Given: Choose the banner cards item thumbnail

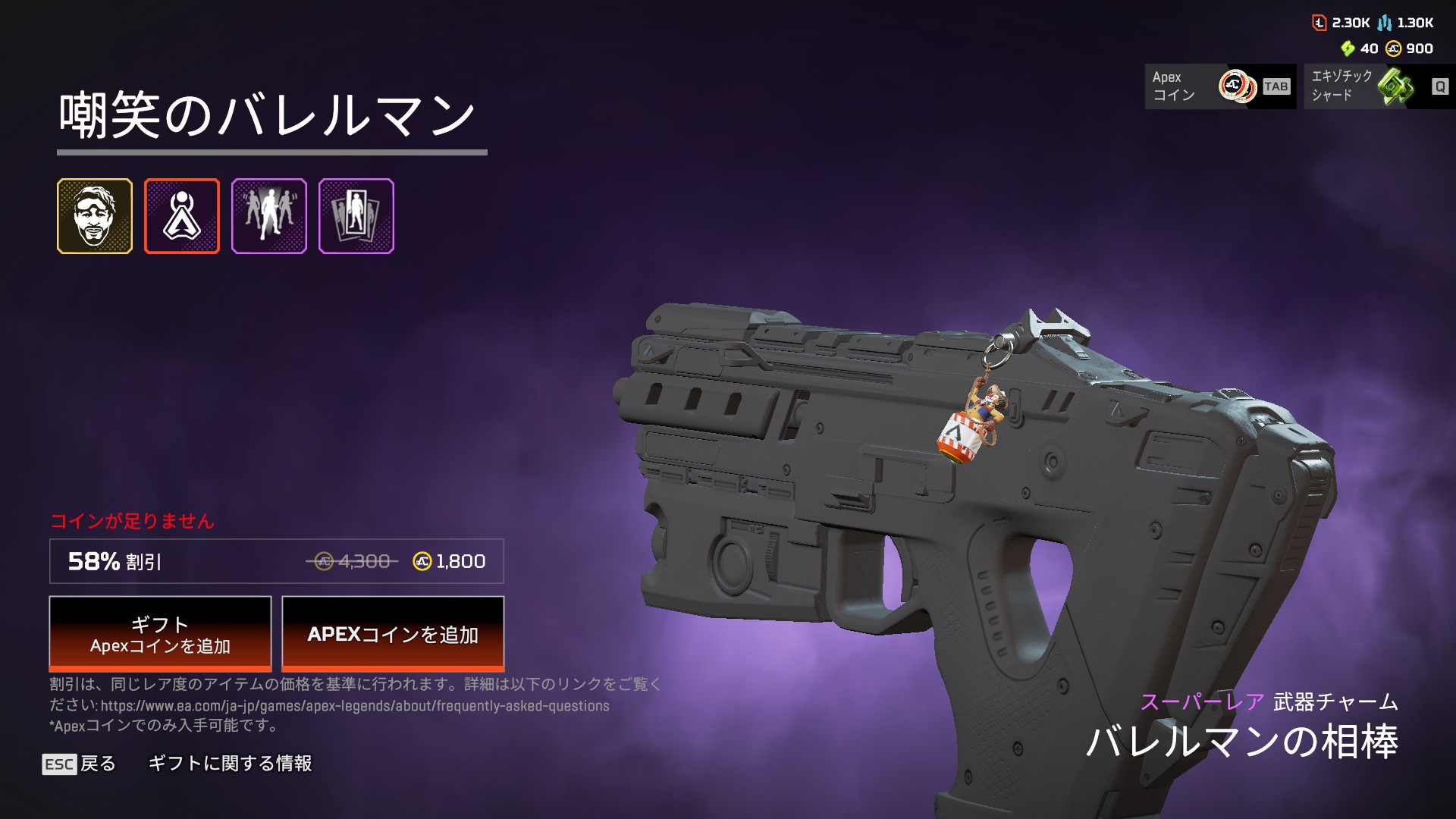Looking at the screenshot, I should [x=356, y=216].
